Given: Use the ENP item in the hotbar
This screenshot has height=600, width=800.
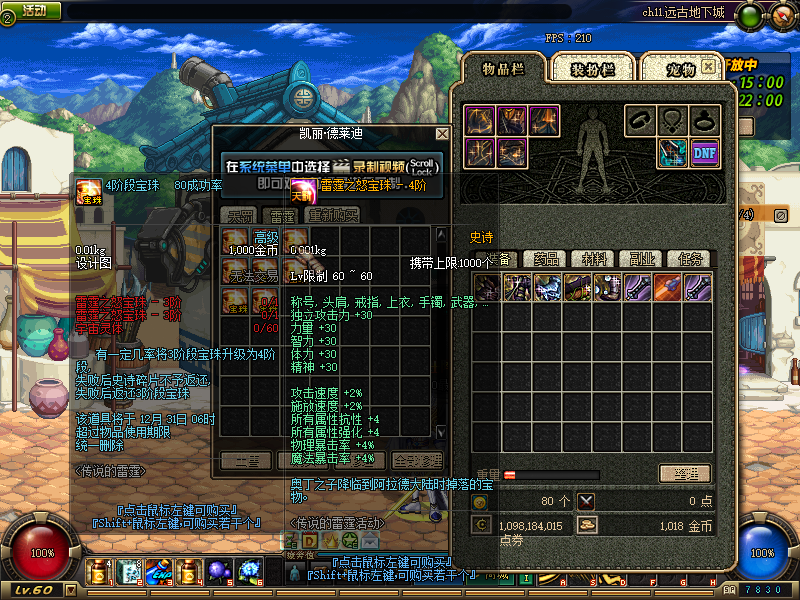Looking at the screenshot, I should 158,572.
